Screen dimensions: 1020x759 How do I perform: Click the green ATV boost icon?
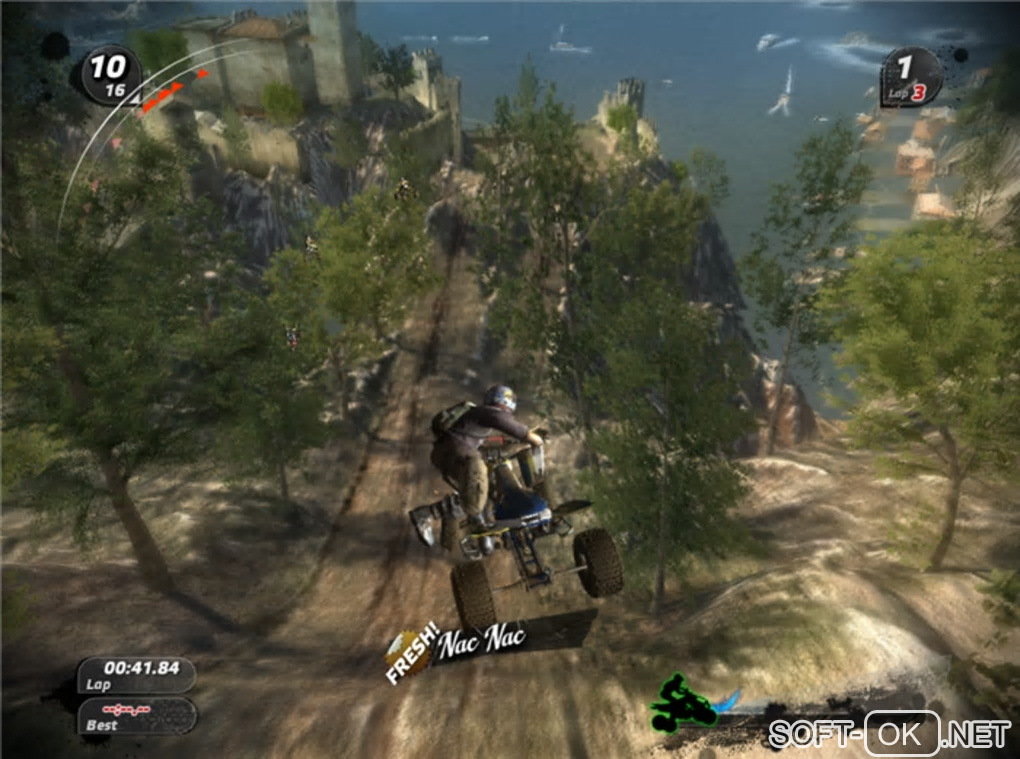[x=683, y=703]
